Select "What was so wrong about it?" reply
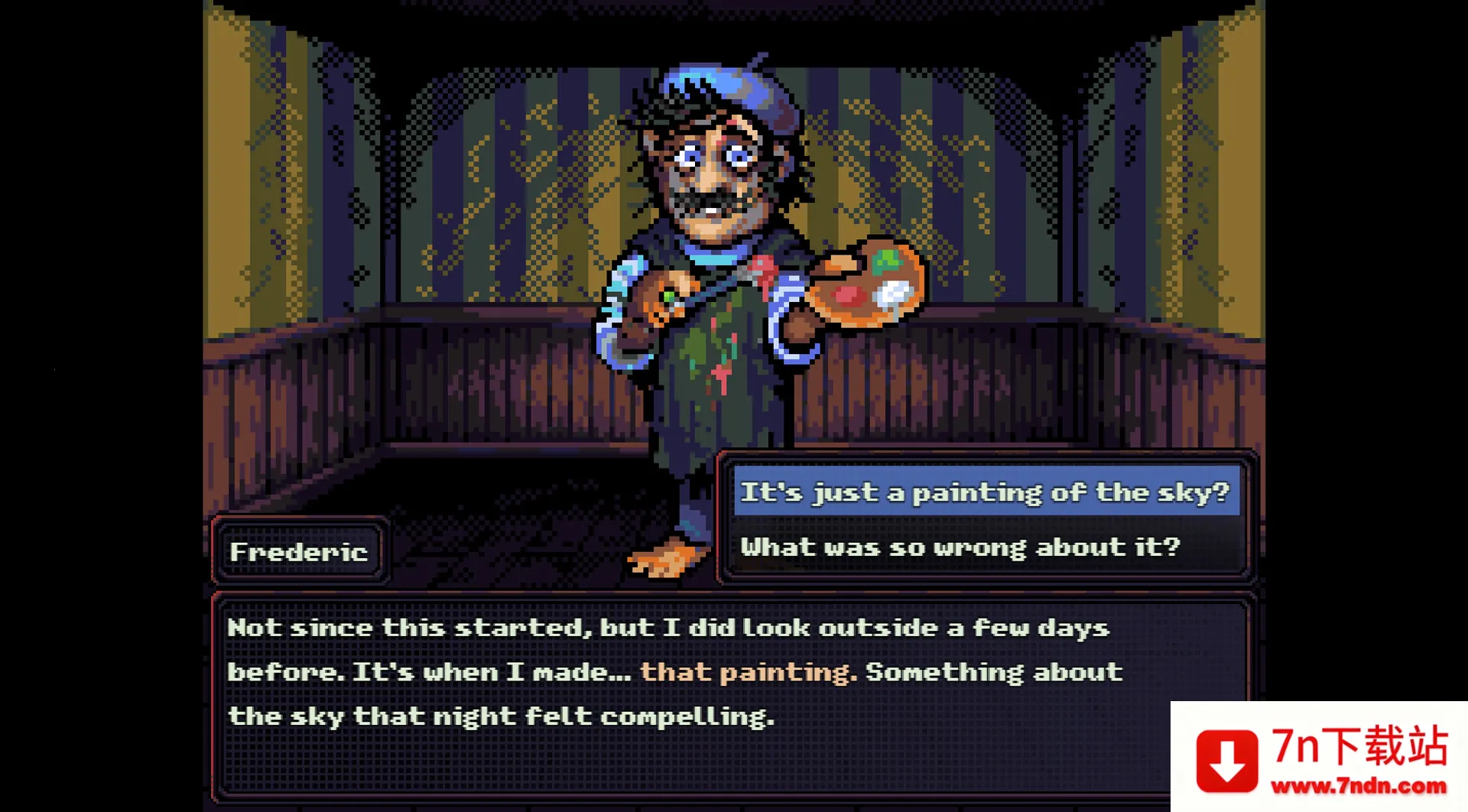This screenshot has width=1468, height=812. 960,547
